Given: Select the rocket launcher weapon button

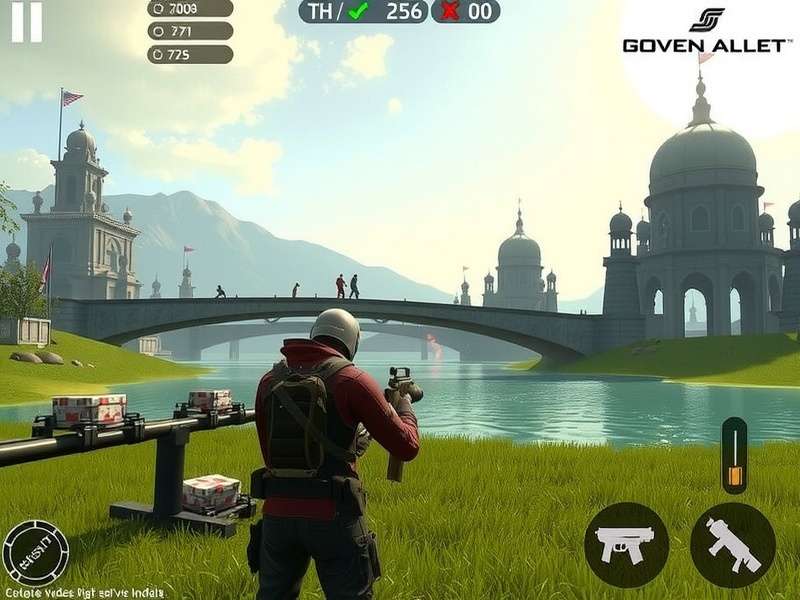Looking at the screenshot, I should coord(733,544).
